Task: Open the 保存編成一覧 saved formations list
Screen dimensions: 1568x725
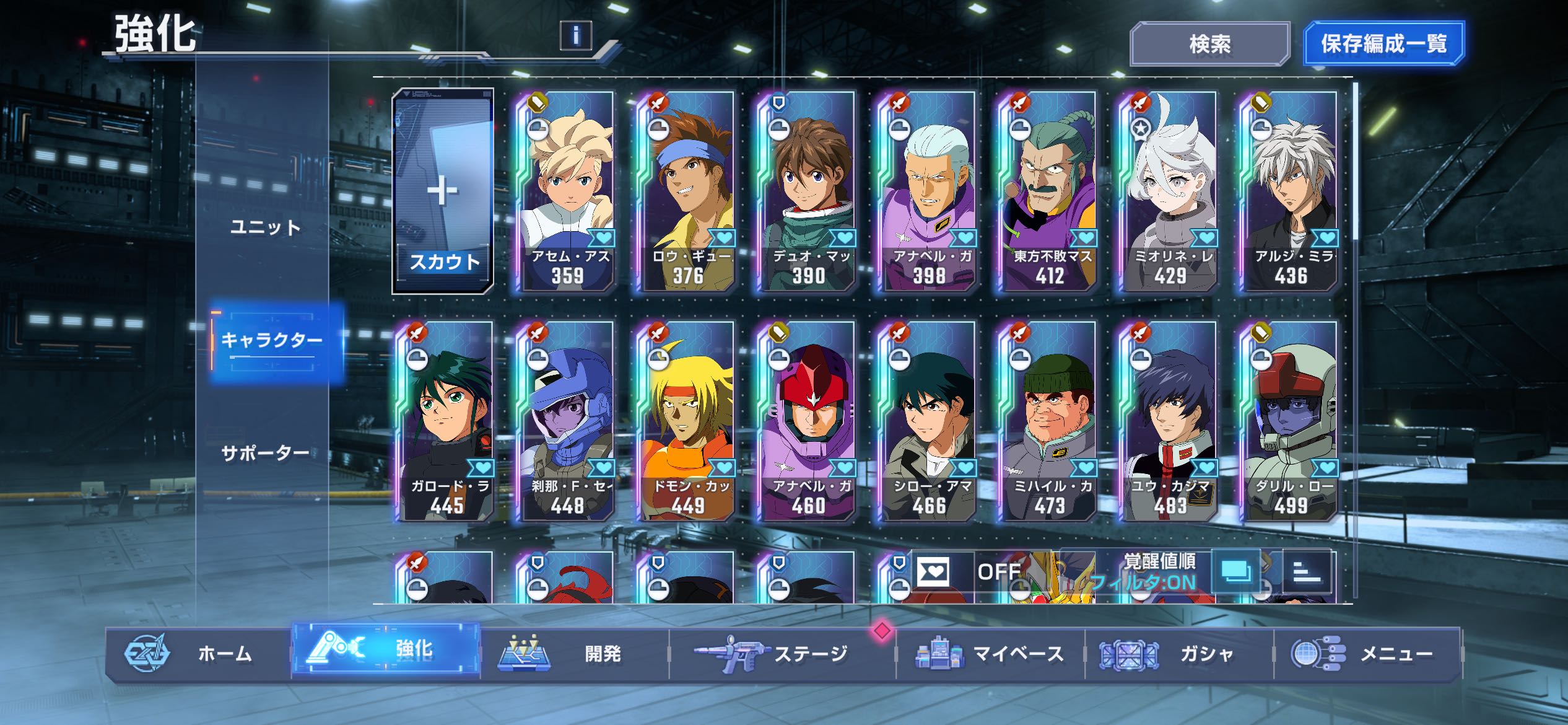Action: coord(1383,44)
